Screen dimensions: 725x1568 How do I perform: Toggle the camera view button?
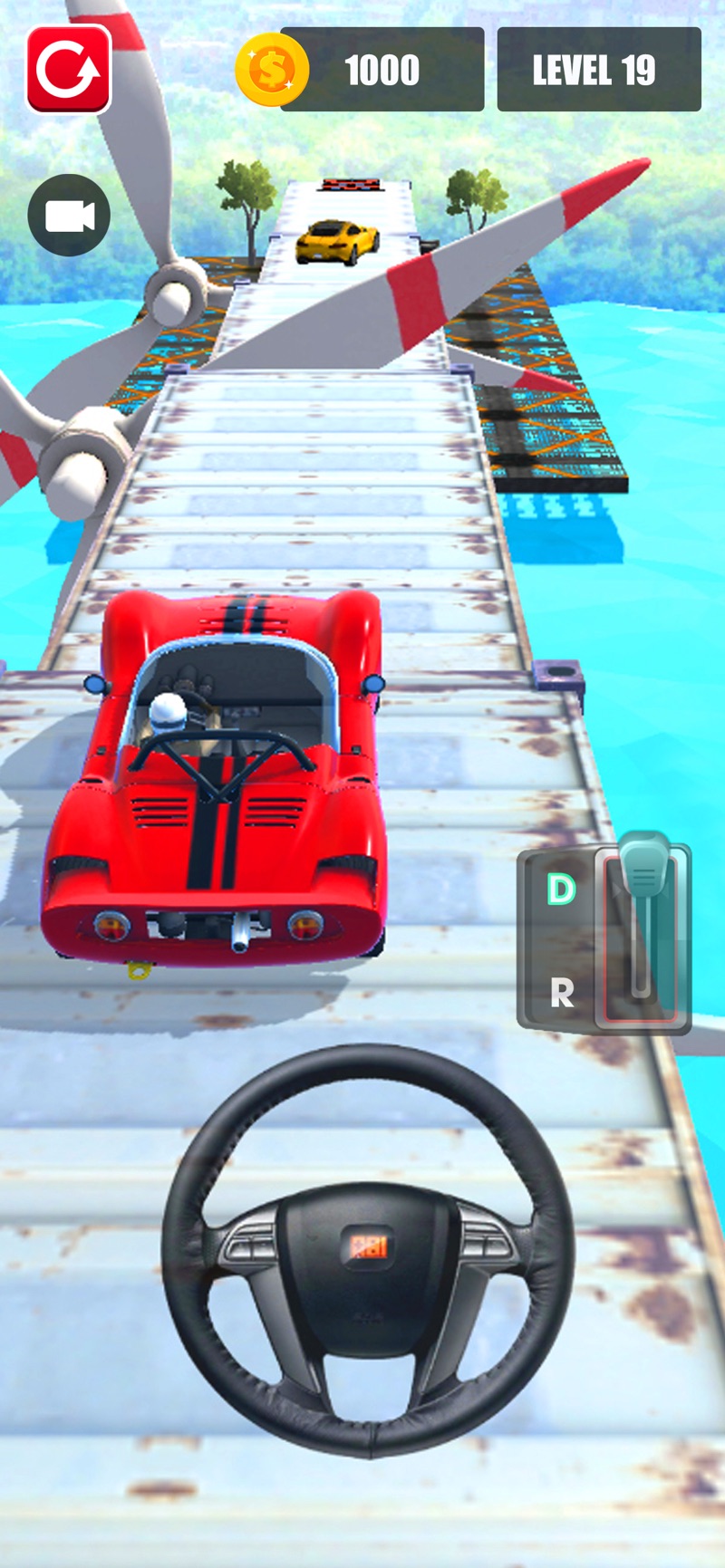(x=69, y=216)
